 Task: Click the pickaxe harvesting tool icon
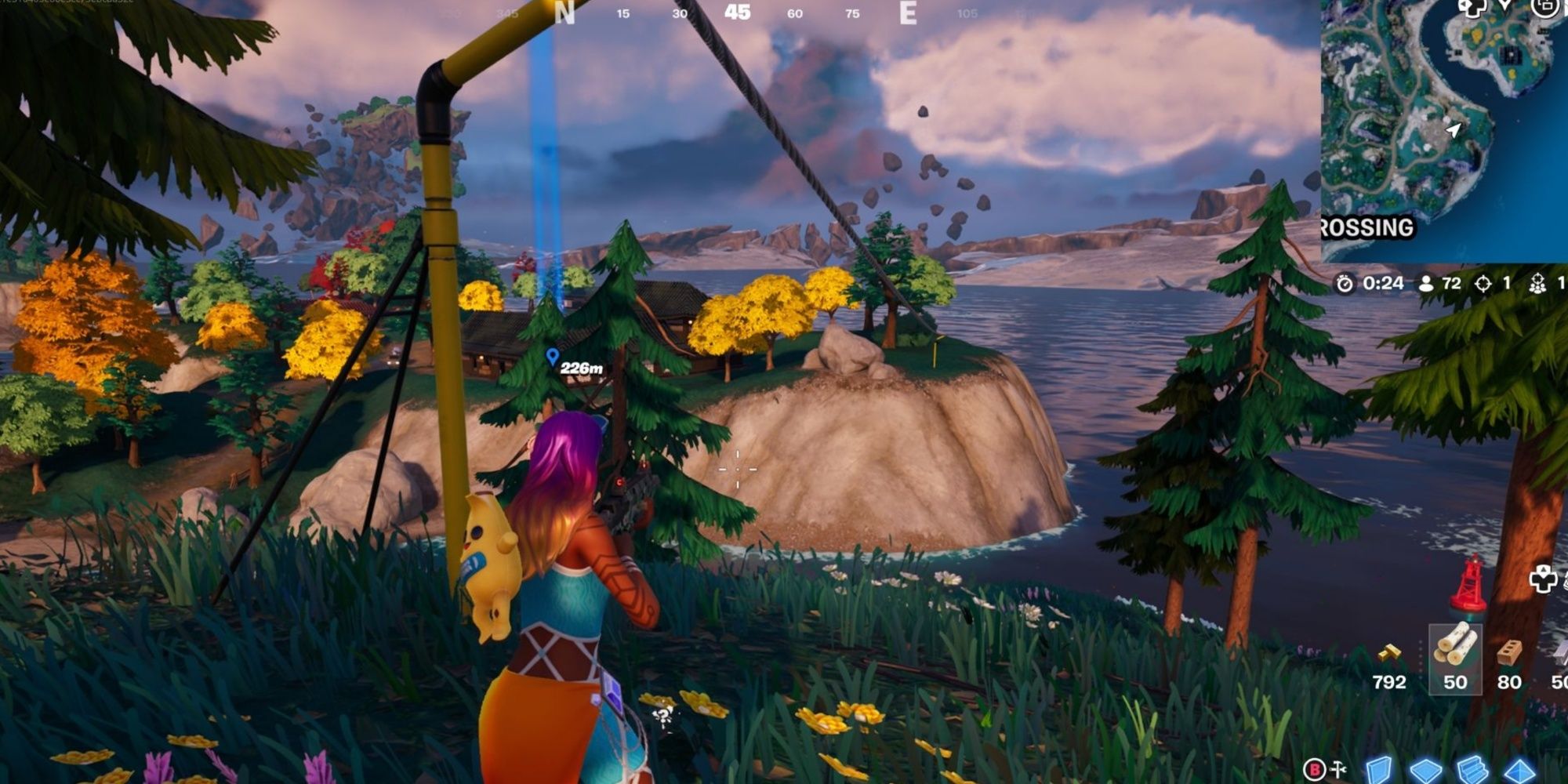click(1338, 771)
